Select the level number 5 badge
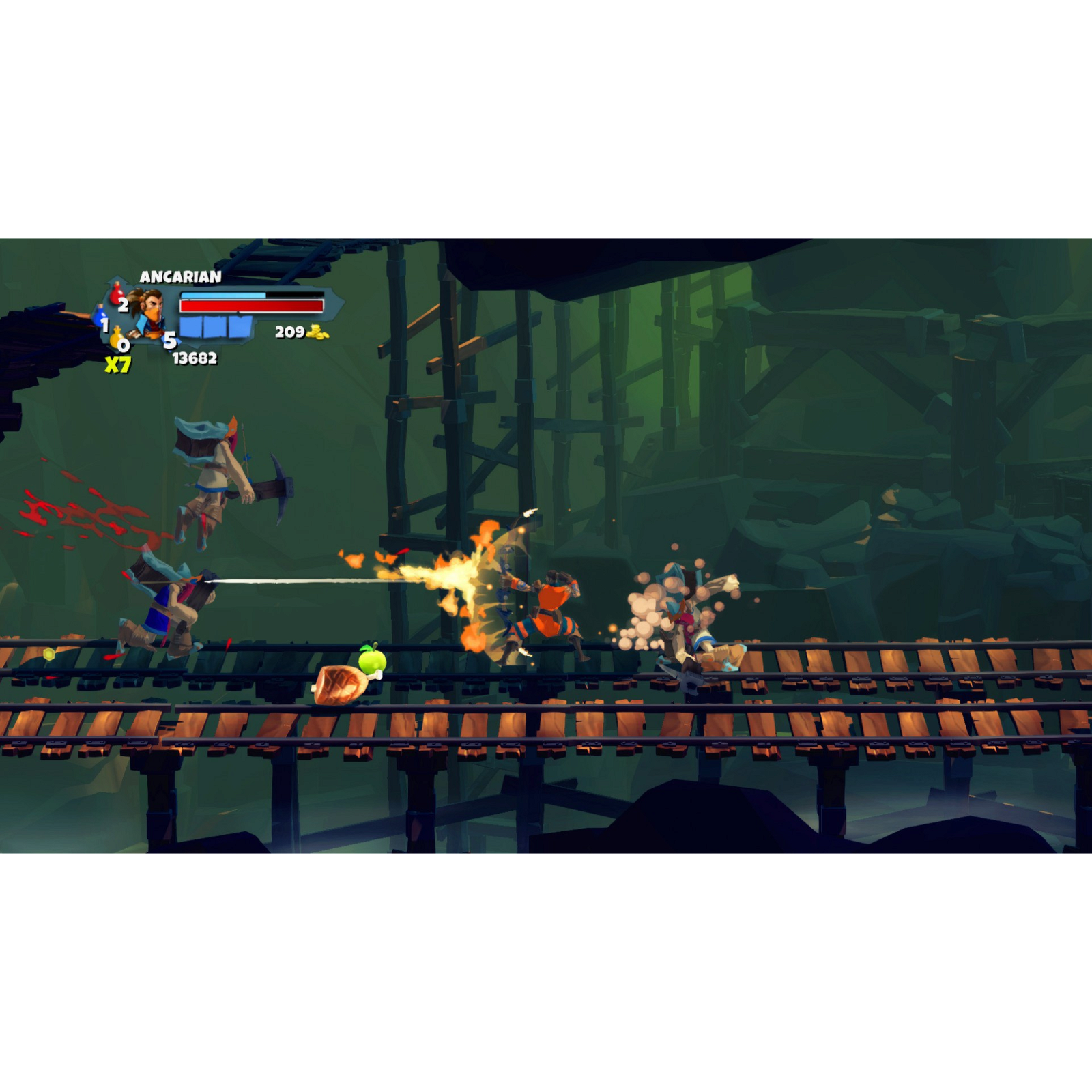This screenshot has width=1092, height=1092. click(170, 341)
